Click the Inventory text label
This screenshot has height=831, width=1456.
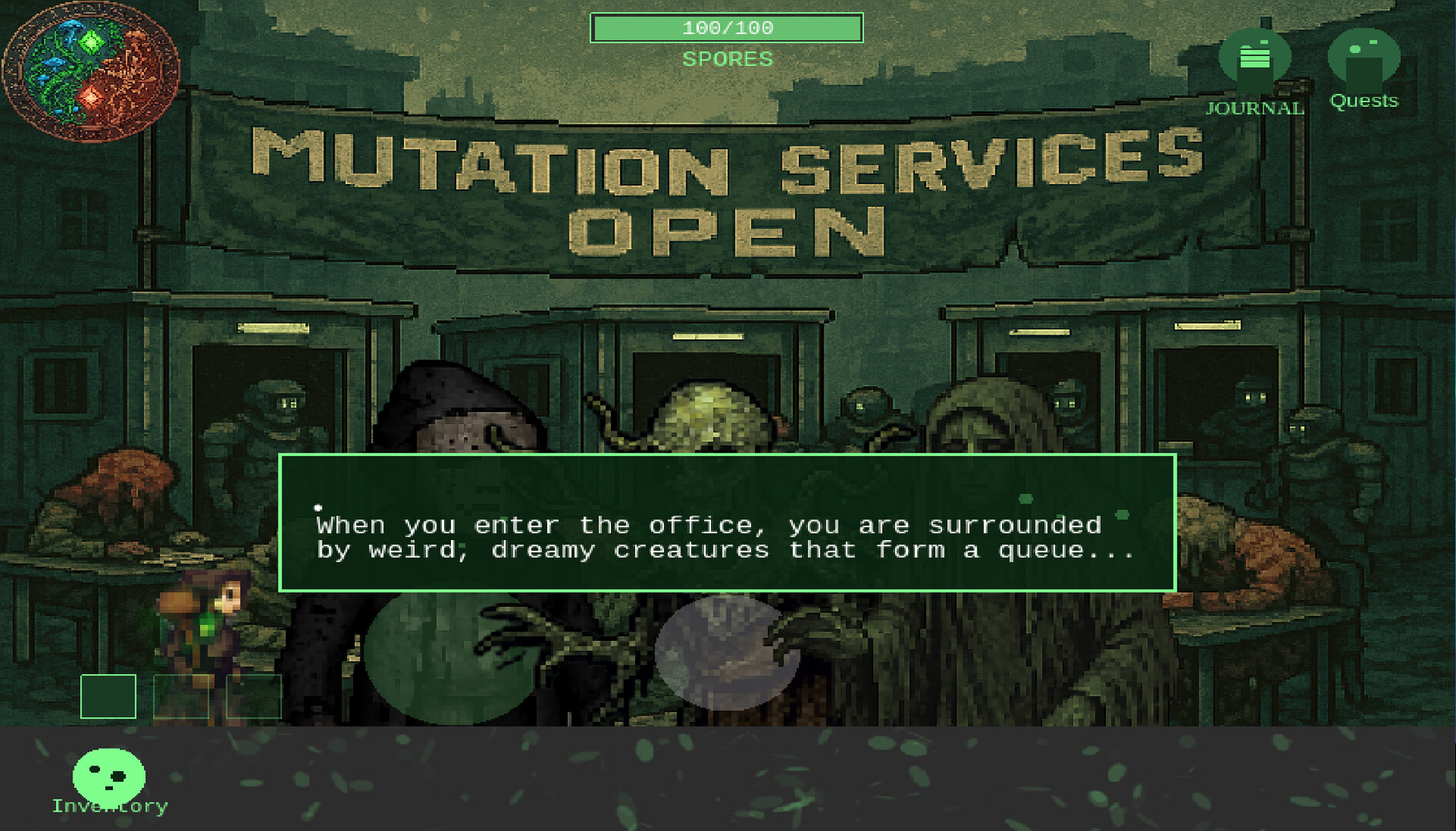click(x=108, y=806)
